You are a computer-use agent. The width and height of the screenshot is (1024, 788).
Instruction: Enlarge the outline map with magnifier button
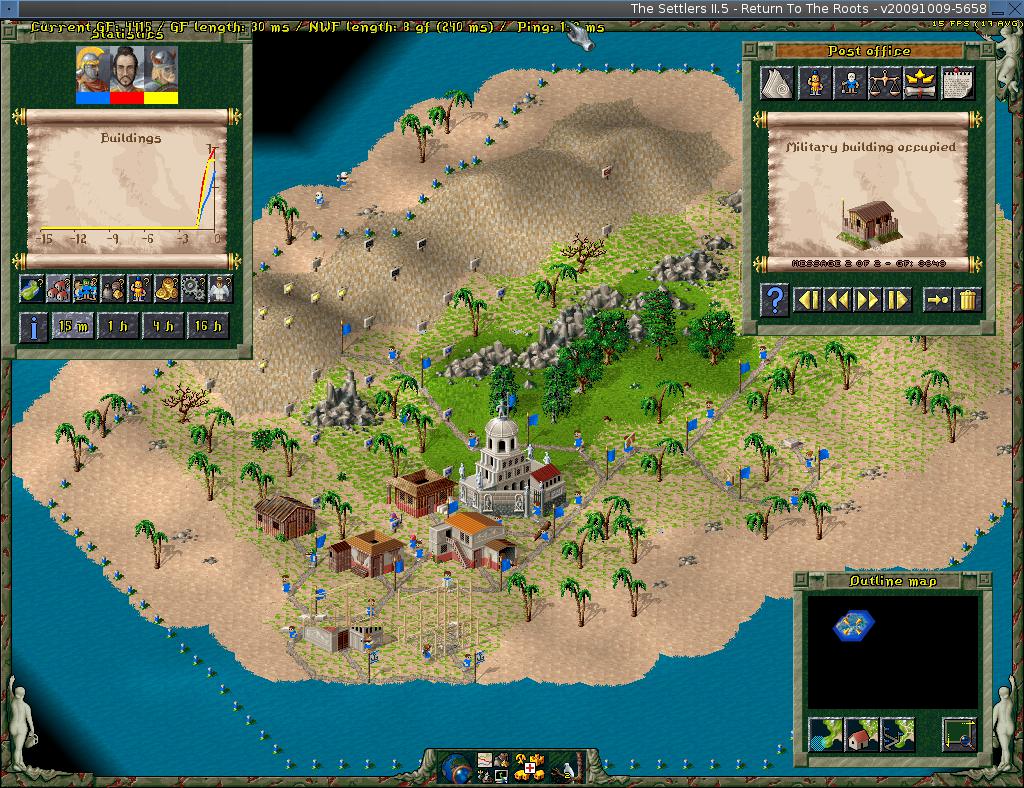[x=959, y=735]
